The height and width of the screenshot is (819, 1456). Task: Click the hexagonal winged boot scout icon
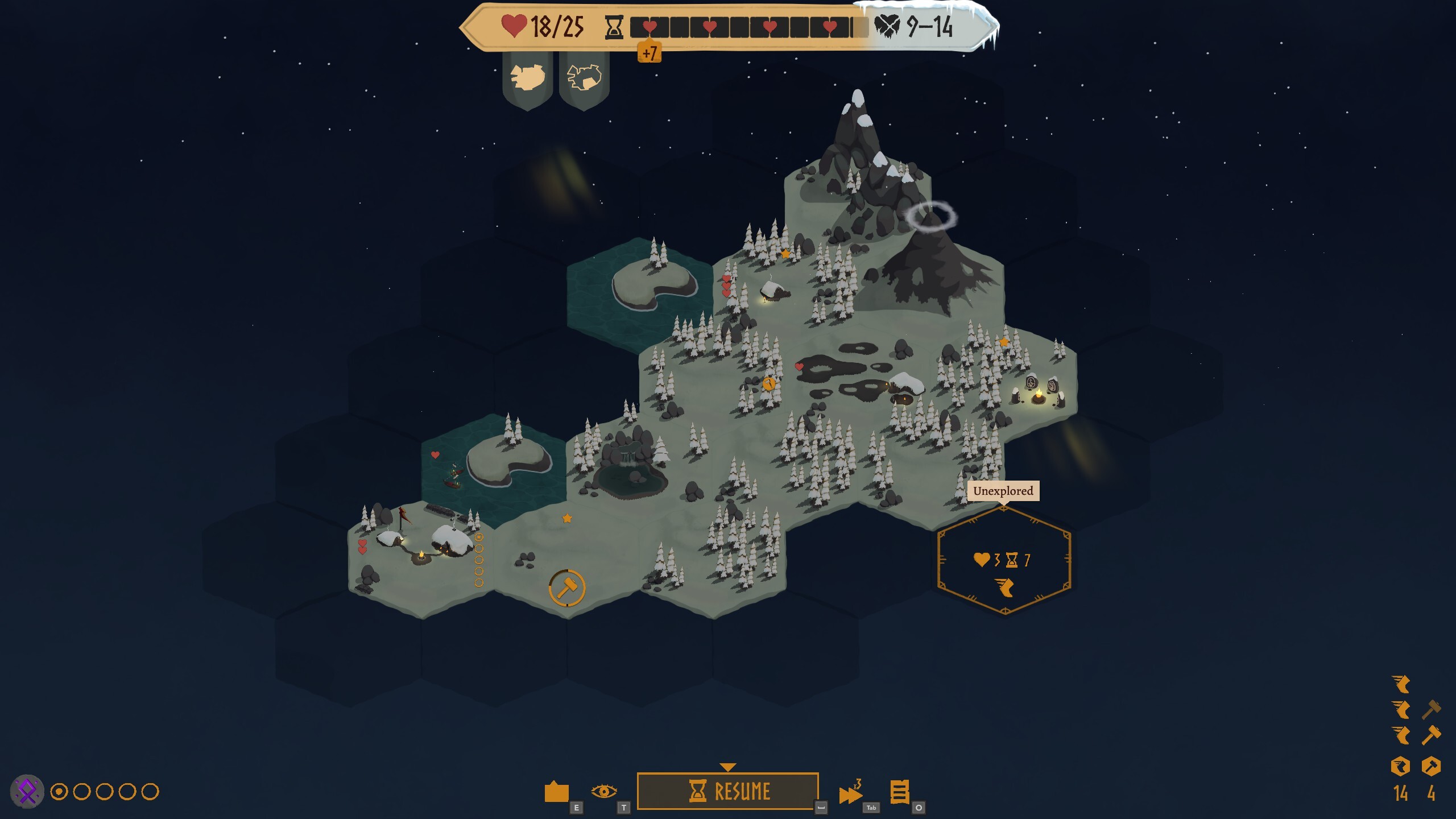(x=1400, y=766)
